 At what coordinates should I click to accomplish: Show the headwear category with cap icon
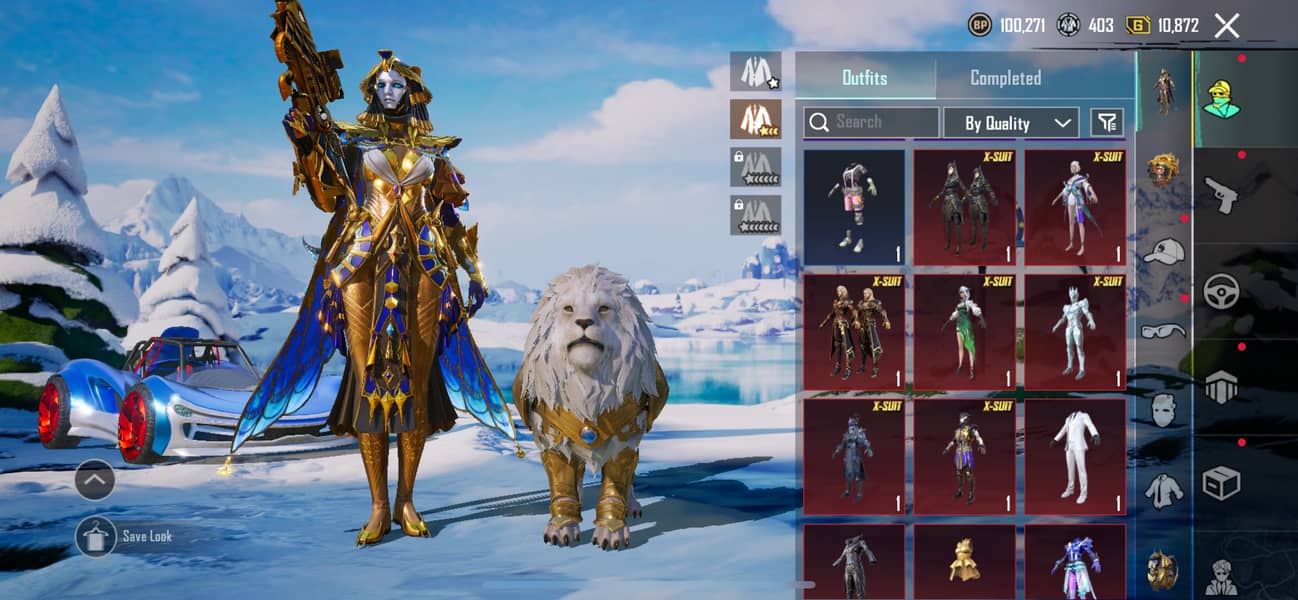[1163, 252]
